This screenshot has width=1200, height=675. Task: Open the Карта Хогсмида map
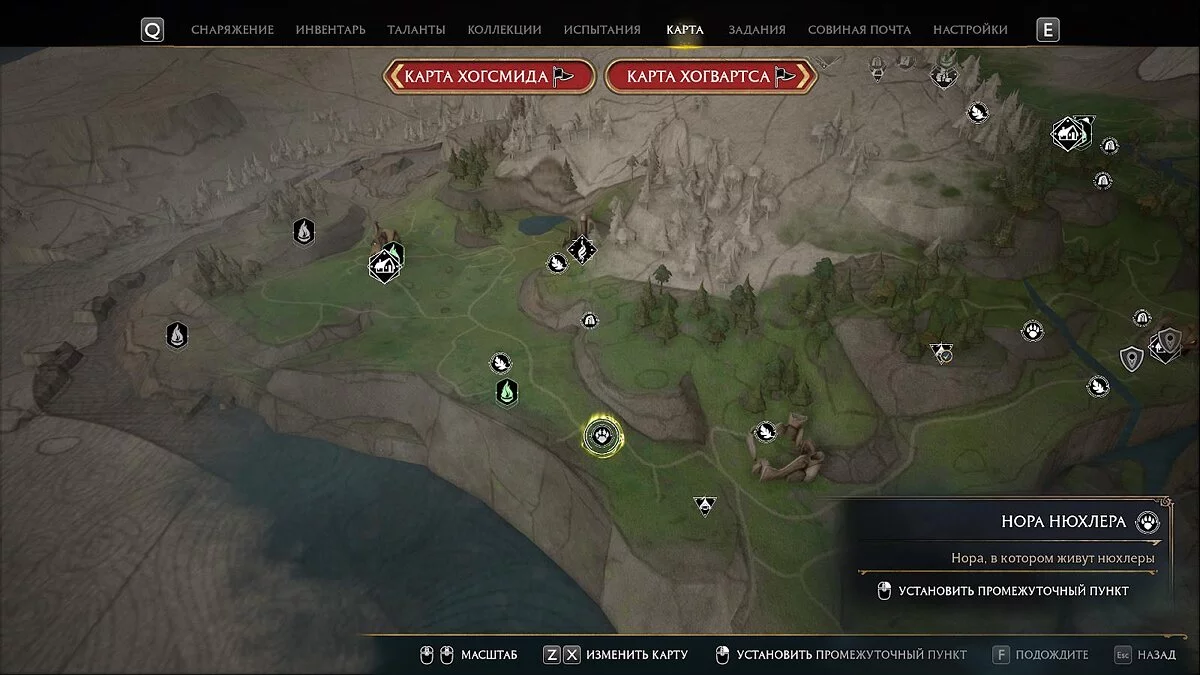tap(489, 76)
